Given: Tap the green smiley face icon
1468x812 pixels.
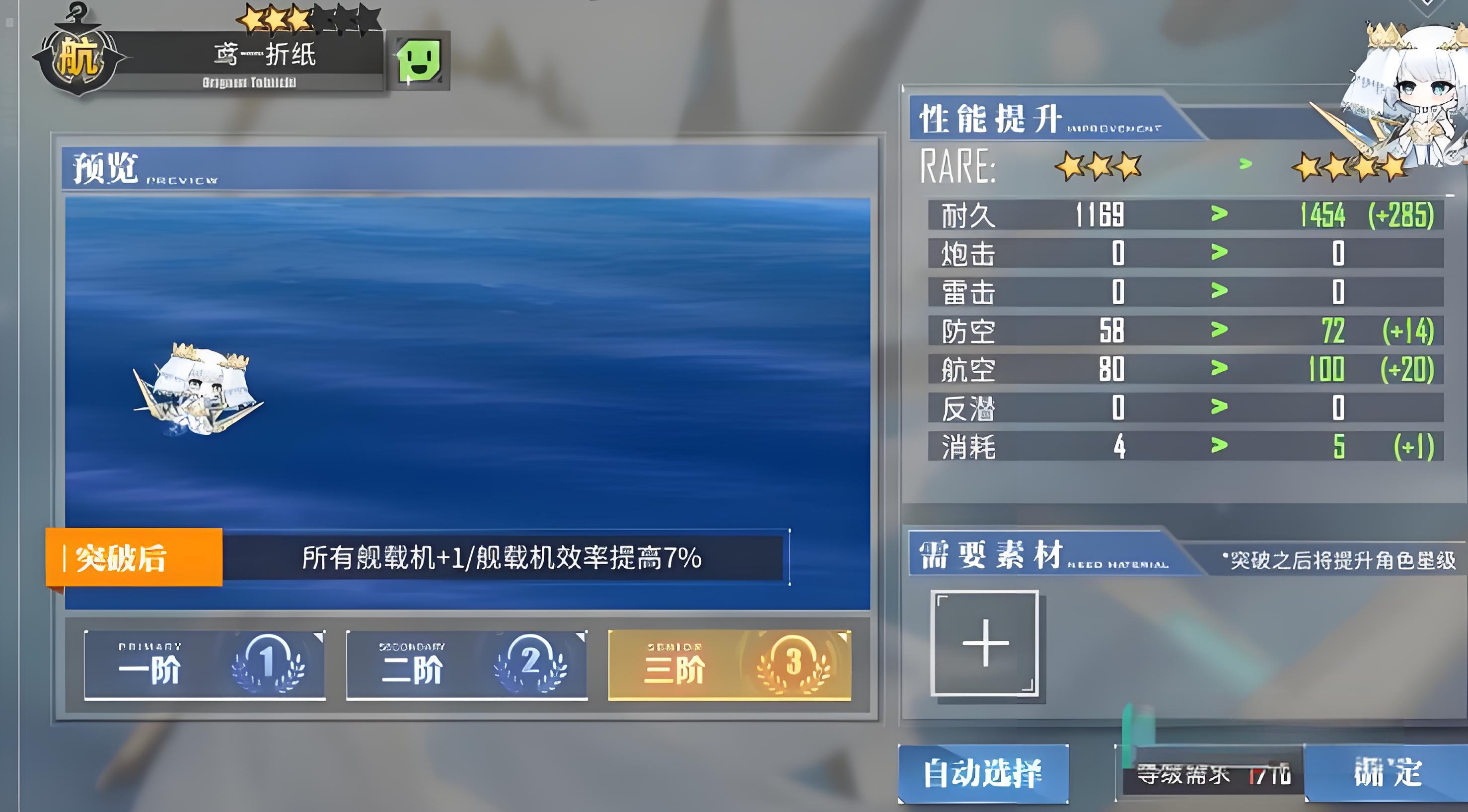Looking at the screenshot, I should 419,61.
